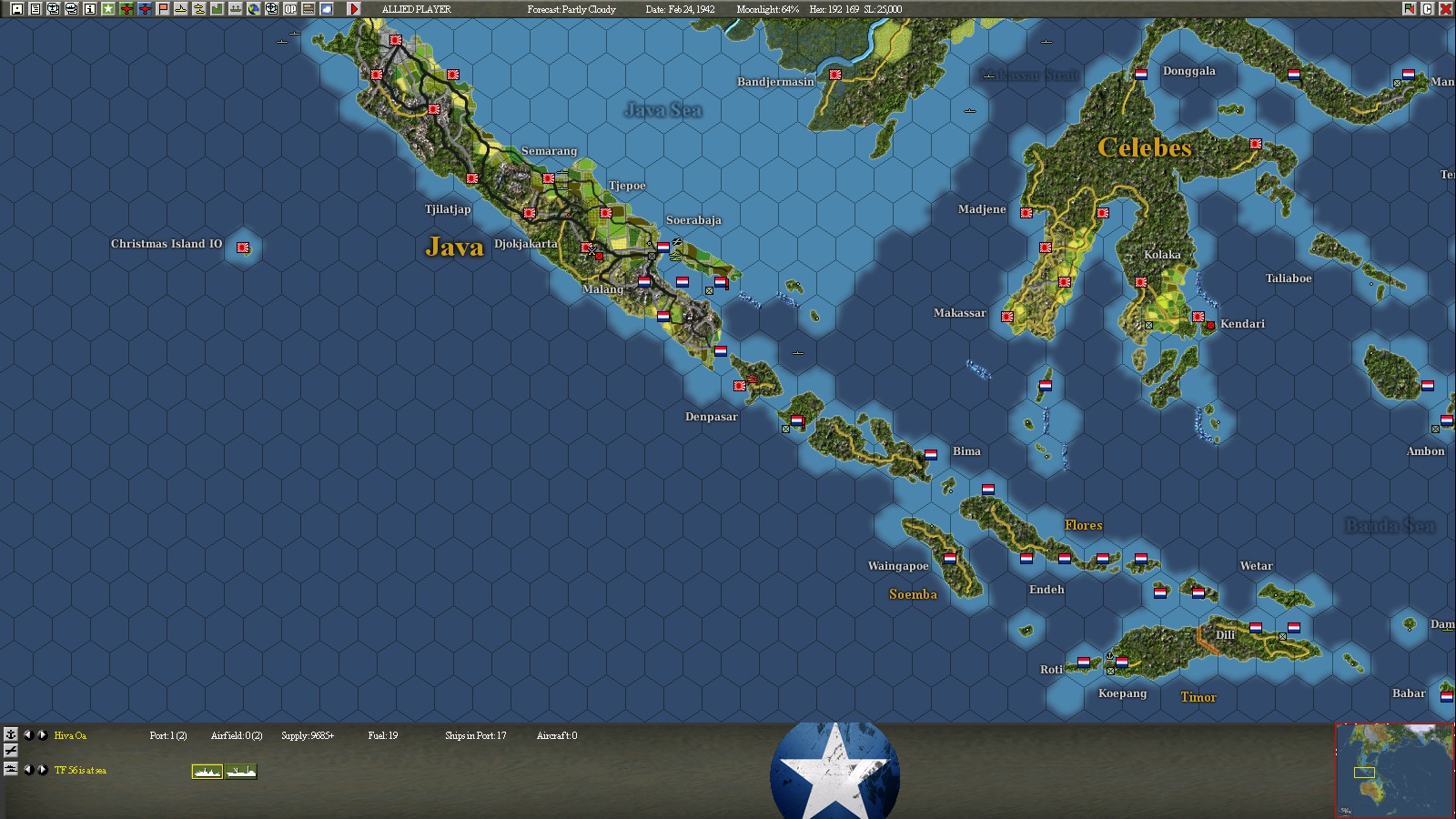End the turn with the red arrow icon
1456x819 pixels.
pos(355,9)
